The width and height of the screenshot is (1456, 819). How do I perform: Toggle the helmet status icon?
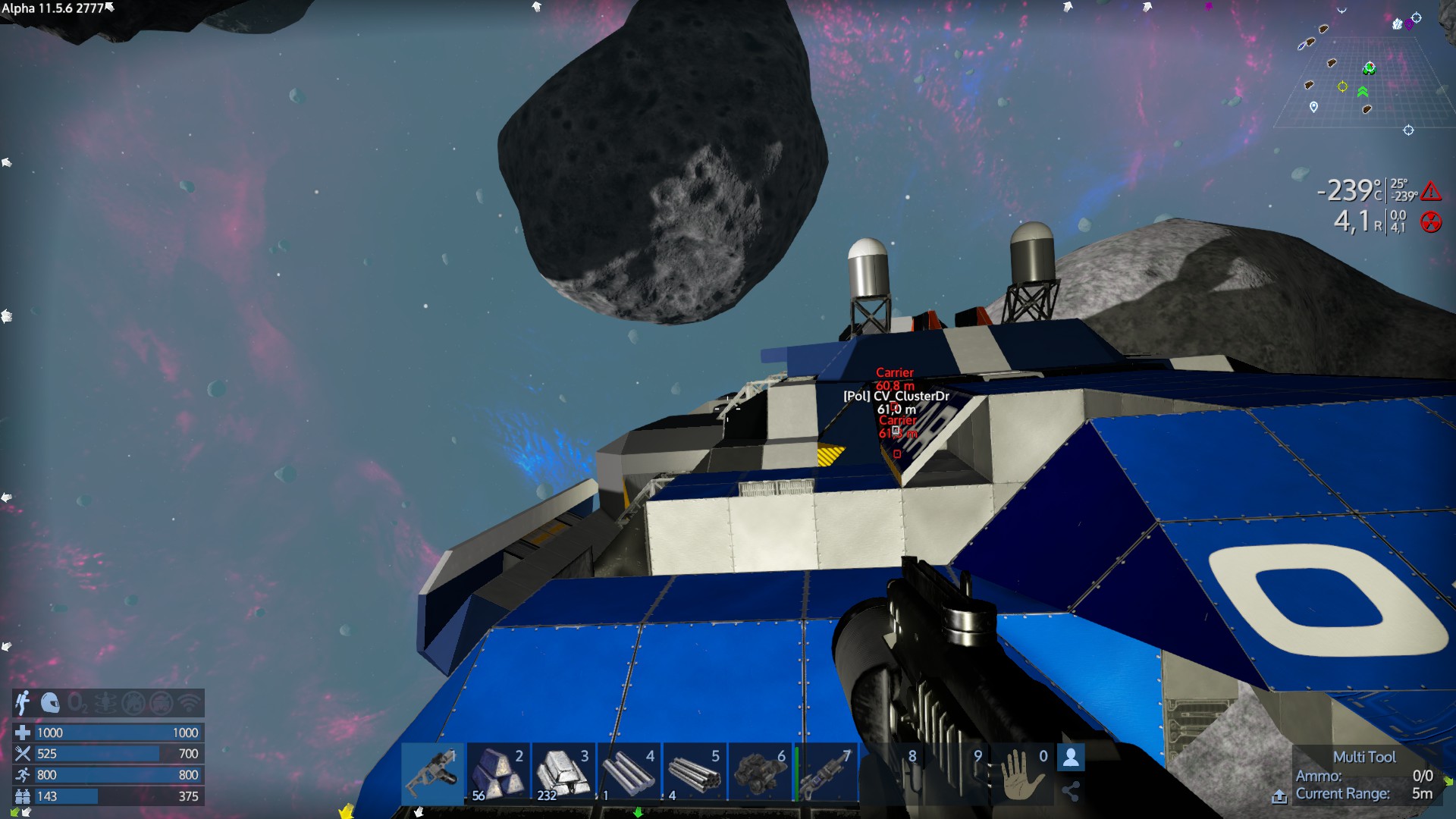[x=50, y=703]
